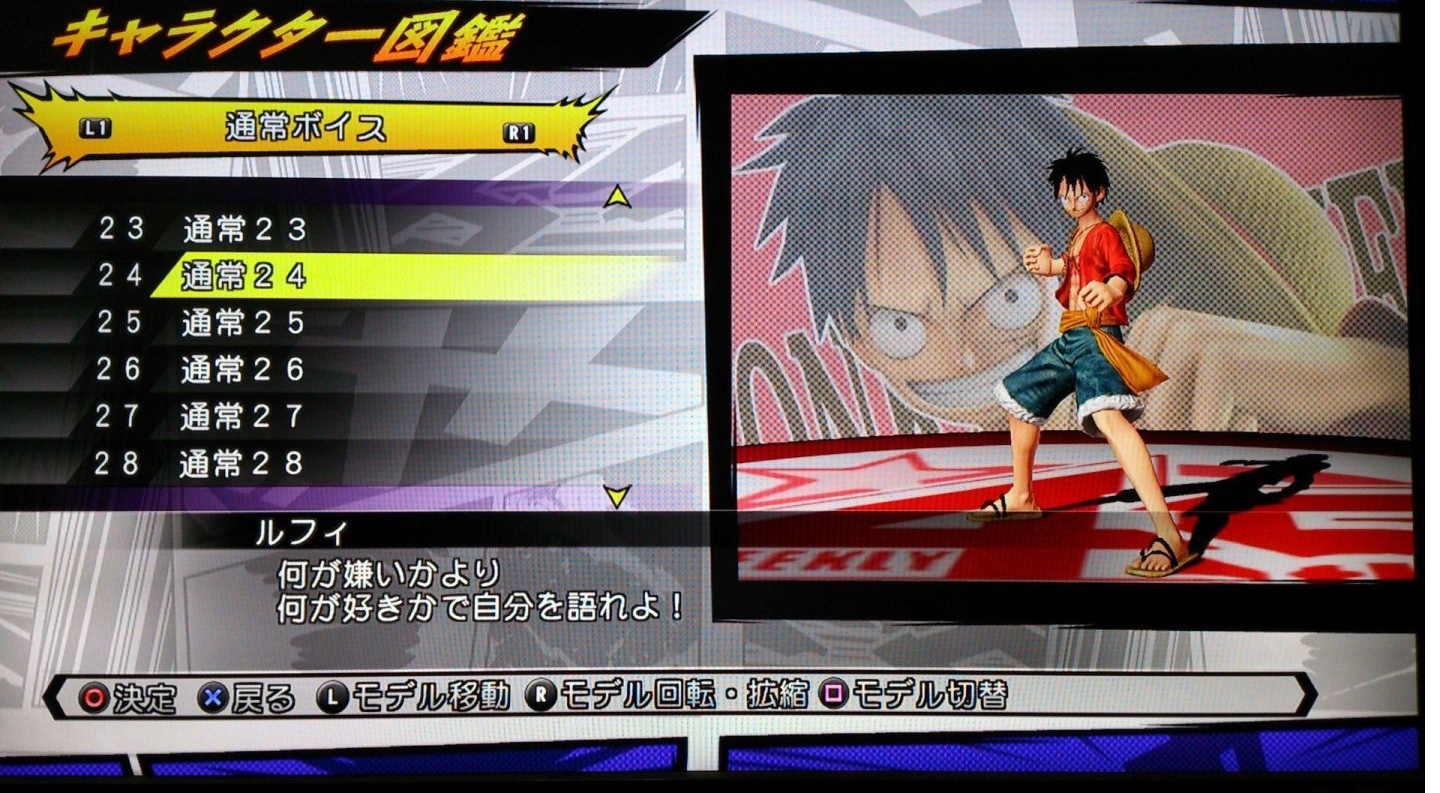Click the yellow up arrow above the list
The width and height of the screenshot is (1440, 793).
[x=618, y=198]
